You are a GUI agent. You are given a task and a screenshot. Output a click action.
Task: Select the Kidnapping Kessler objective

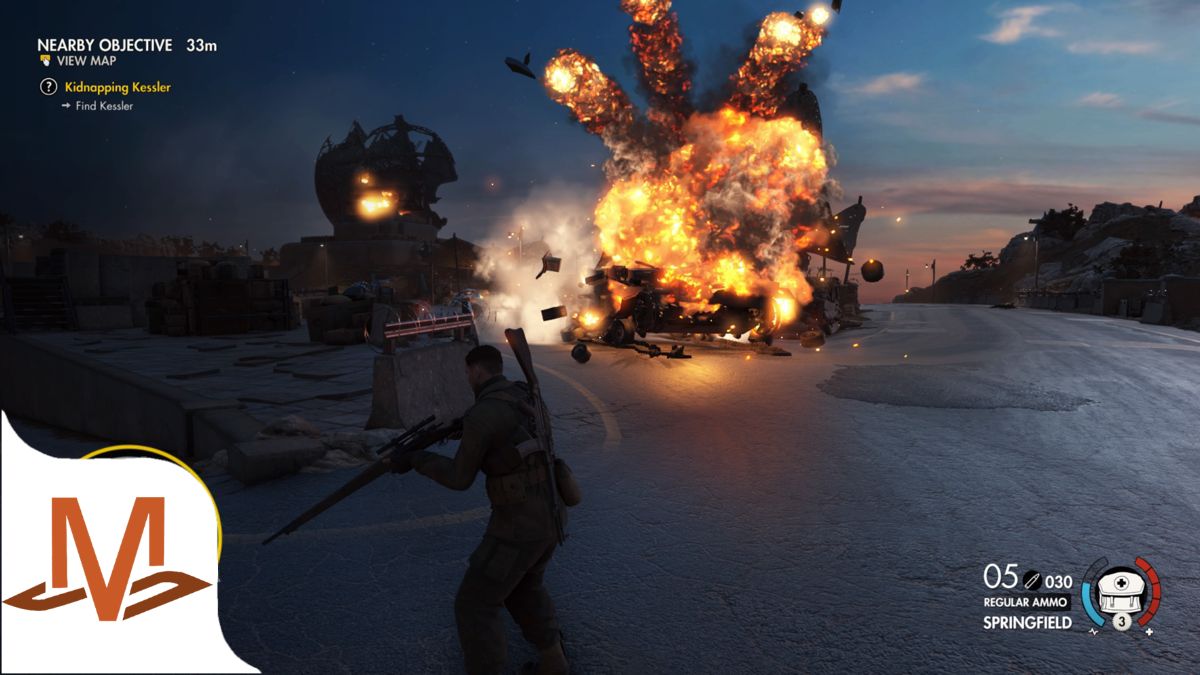pos(117,87)
